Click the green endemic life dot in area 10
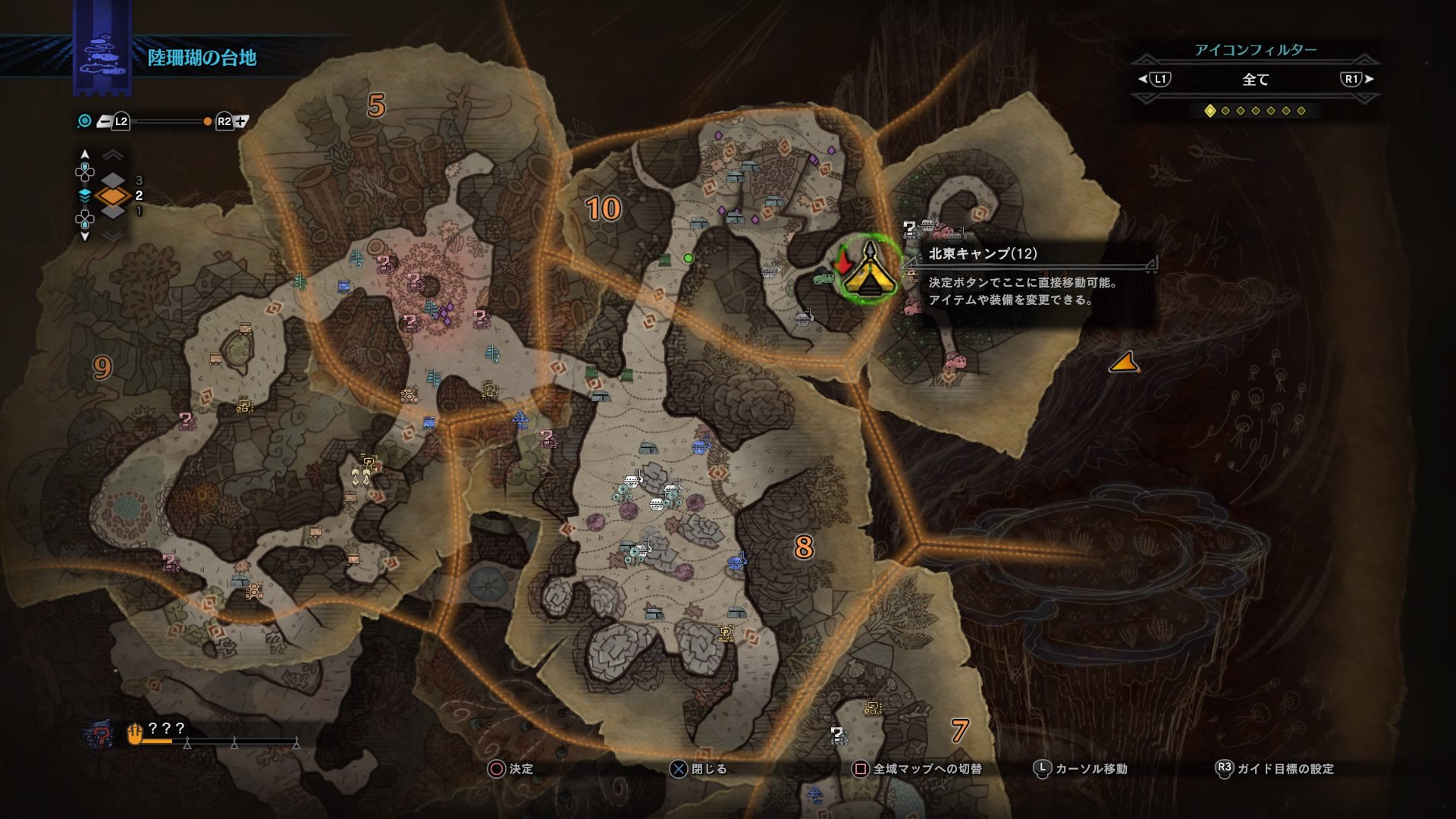Viewport: 1456px width, 819px height. click(689, 258)
